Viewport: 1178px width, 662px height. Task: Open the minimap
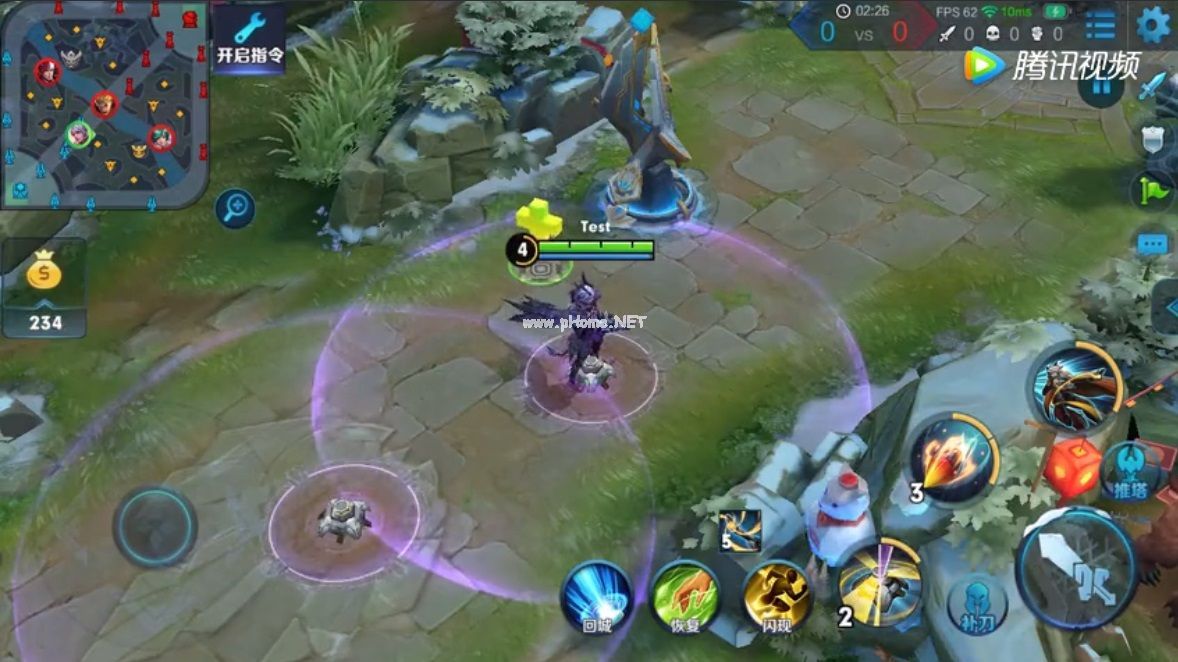pos(104,103)
